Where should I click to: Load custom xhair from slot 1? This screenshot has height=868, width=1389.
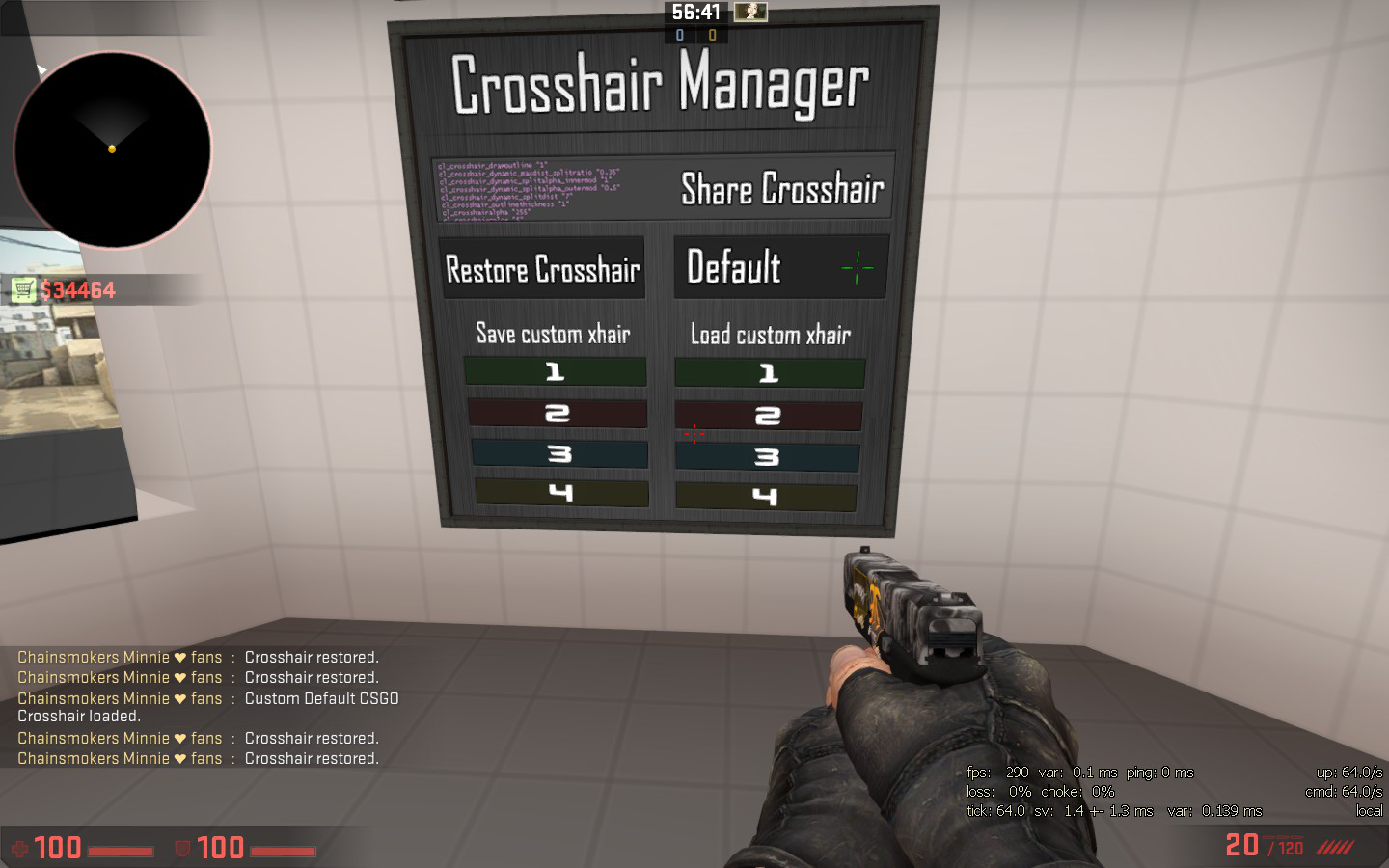point(769,373)
